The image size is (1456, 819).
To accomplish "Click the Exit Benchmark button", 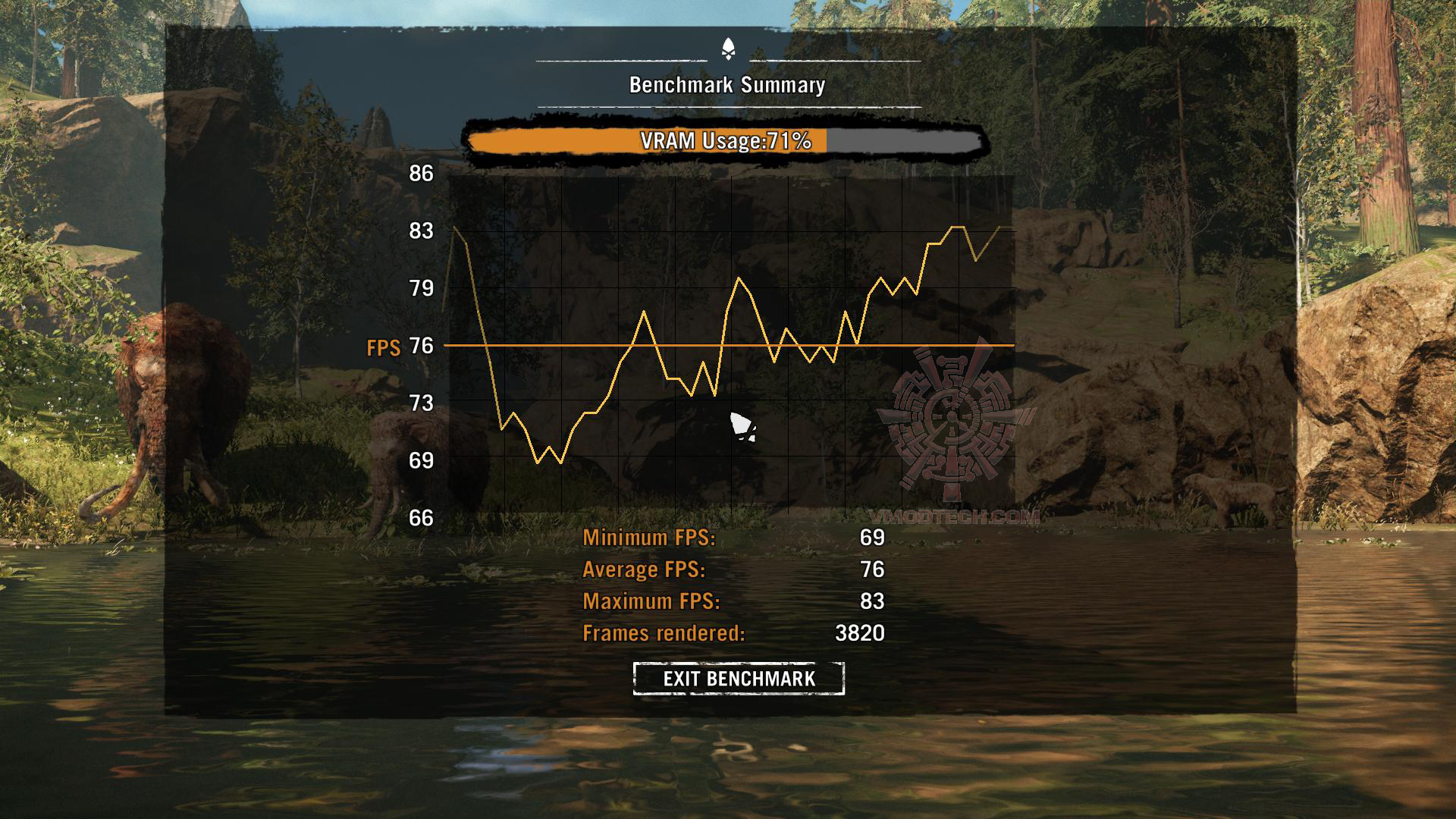I will click(x=739, y=678).
